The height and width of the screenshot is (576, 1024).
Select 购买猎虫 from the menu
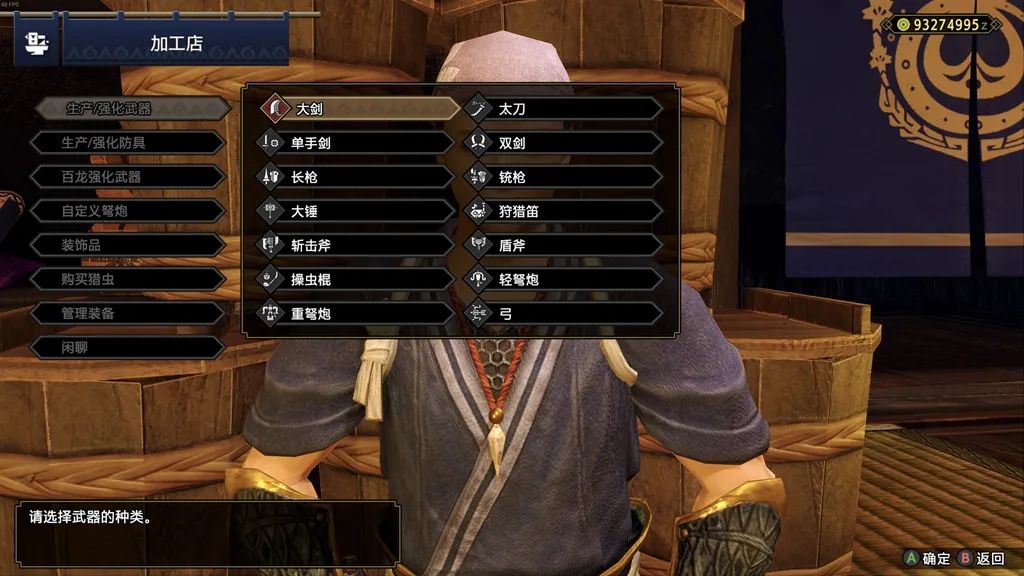[x=126, y=279]
